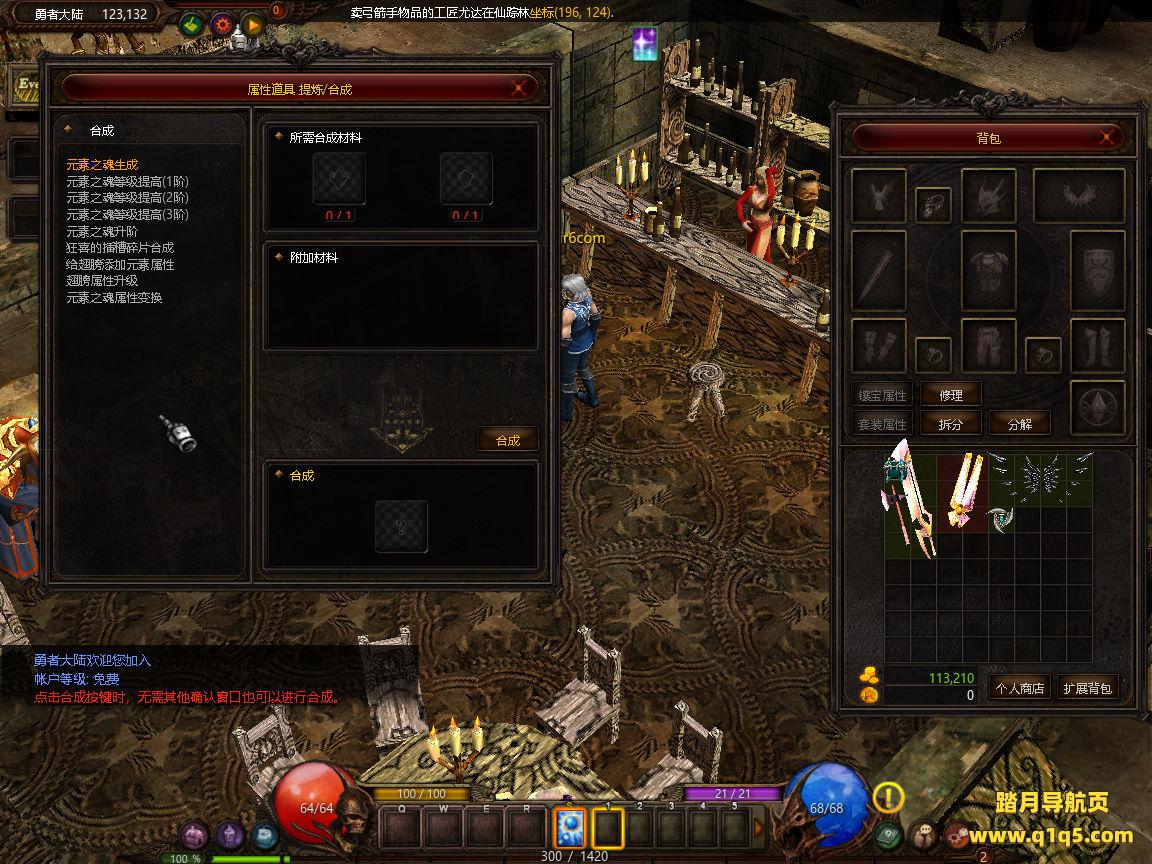This screenshot has width=1152, height=864.
Task: Activate the 分解 disassemble button
Action: click(x=1020, y=424)
